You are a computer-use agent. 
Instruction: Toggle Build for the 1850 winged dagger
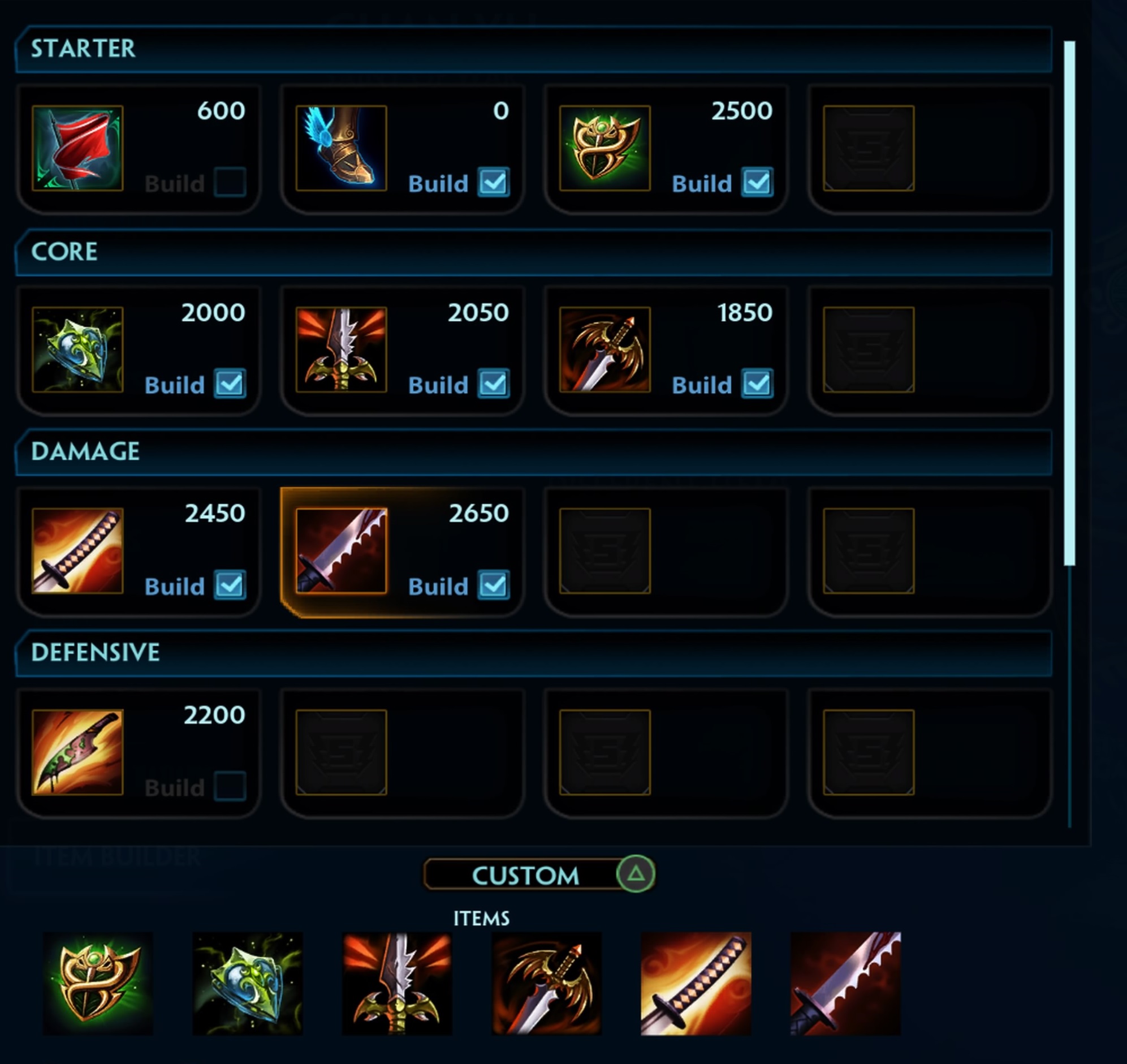click(x=757, y=384)
